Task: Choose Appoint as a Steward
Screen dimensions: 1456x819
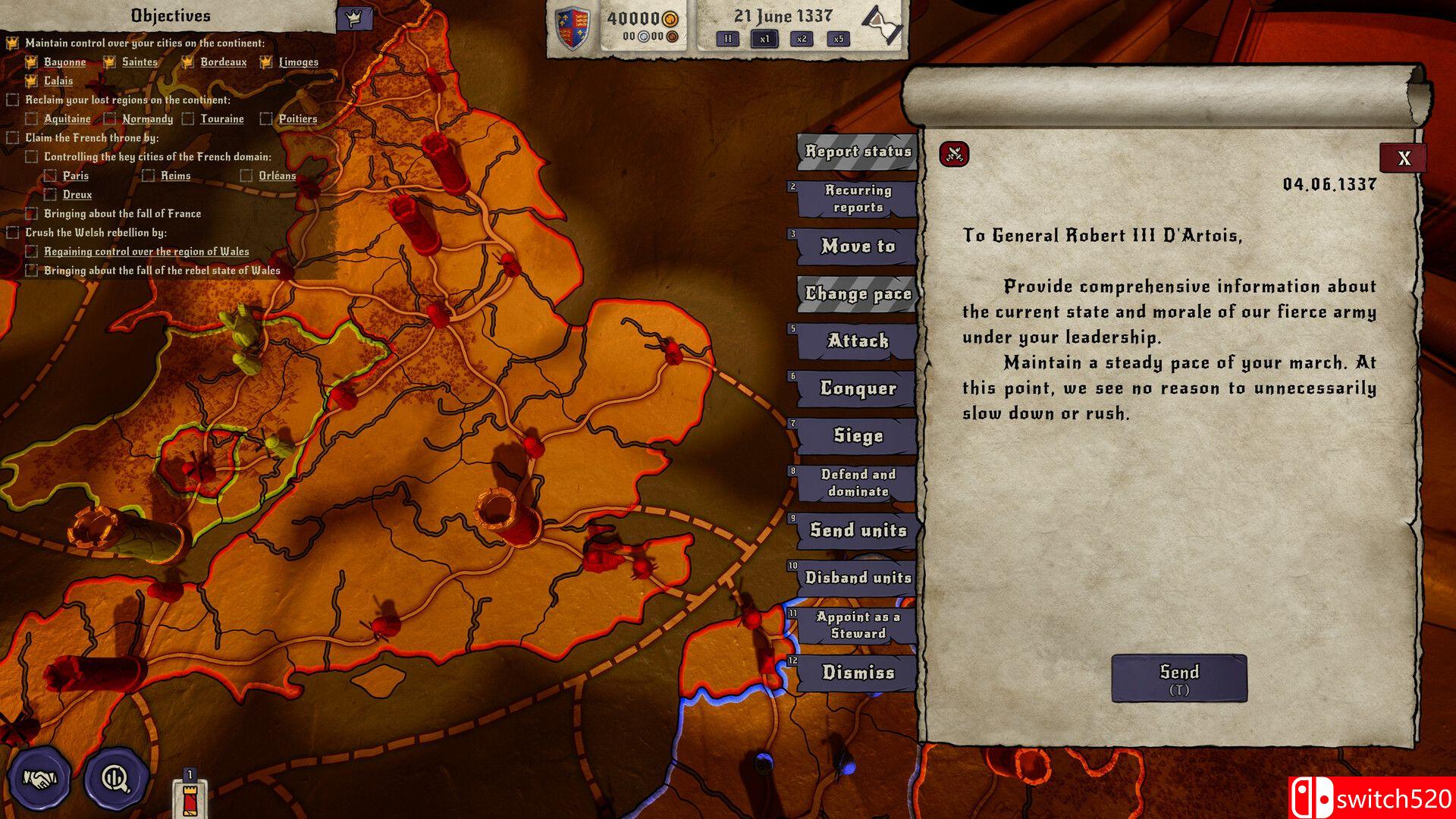Action: pos(858,625)
